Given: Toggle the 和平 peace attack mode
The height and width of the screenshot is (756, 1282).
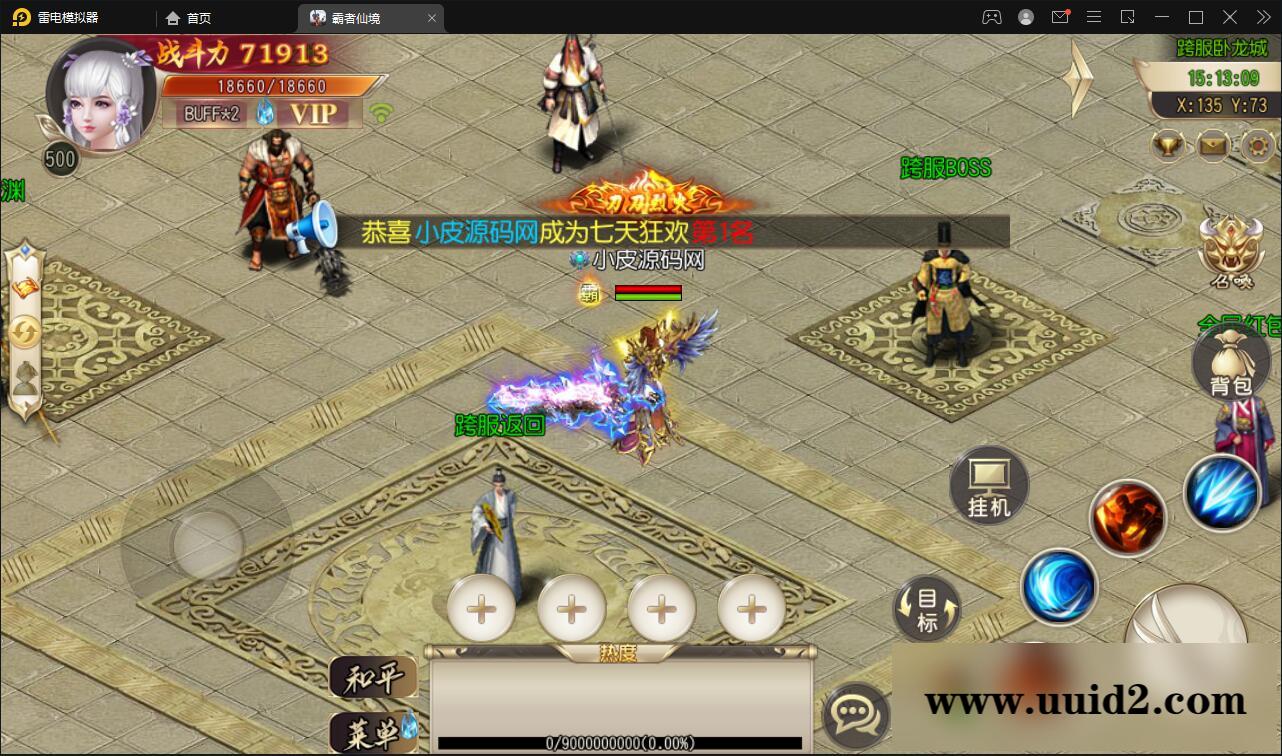Looking at the screenshot, I should click(x=375, y=677).
